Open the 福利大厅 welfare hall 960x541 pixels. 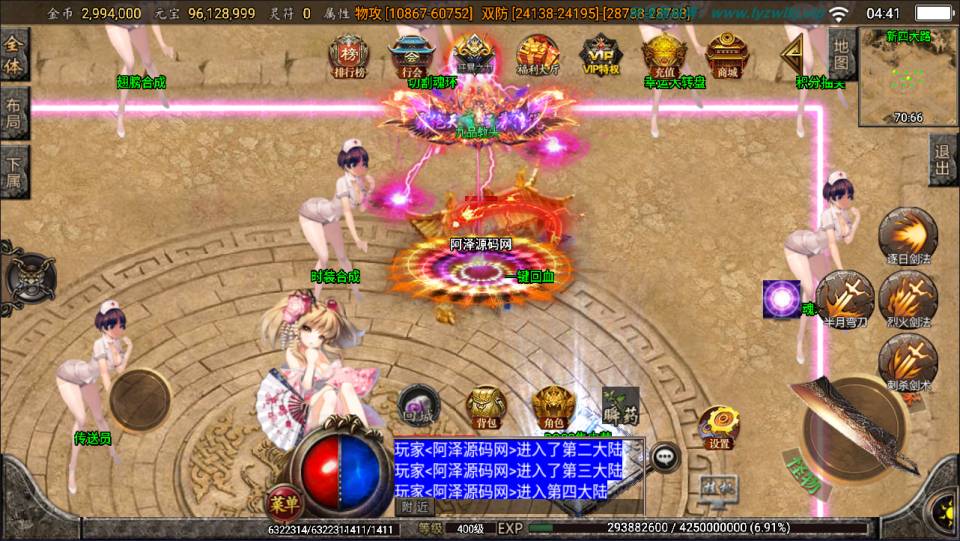[538, 55]
